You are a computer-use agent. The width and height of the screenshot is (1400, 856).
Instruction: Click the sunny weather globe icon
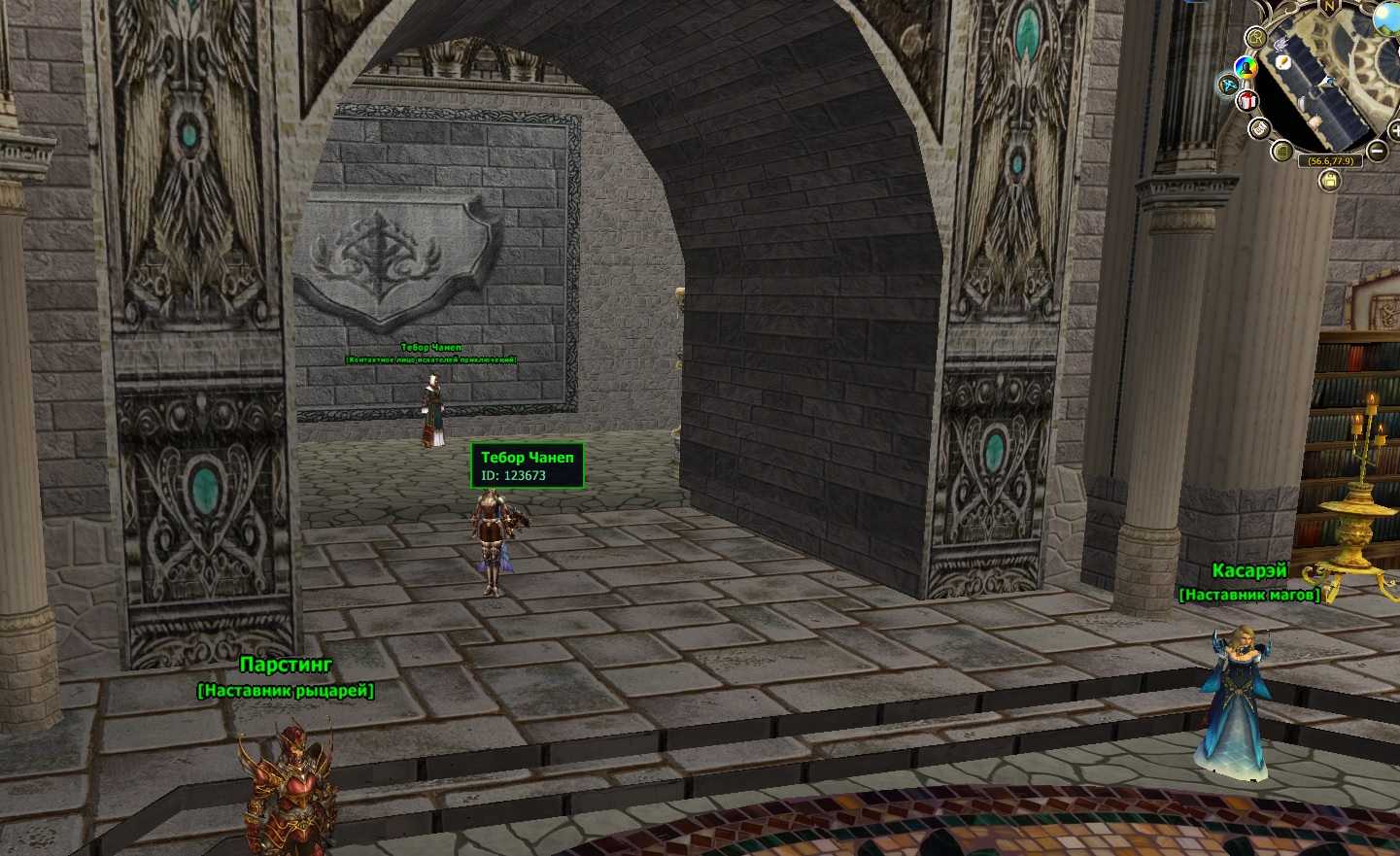pos(1386,19)
